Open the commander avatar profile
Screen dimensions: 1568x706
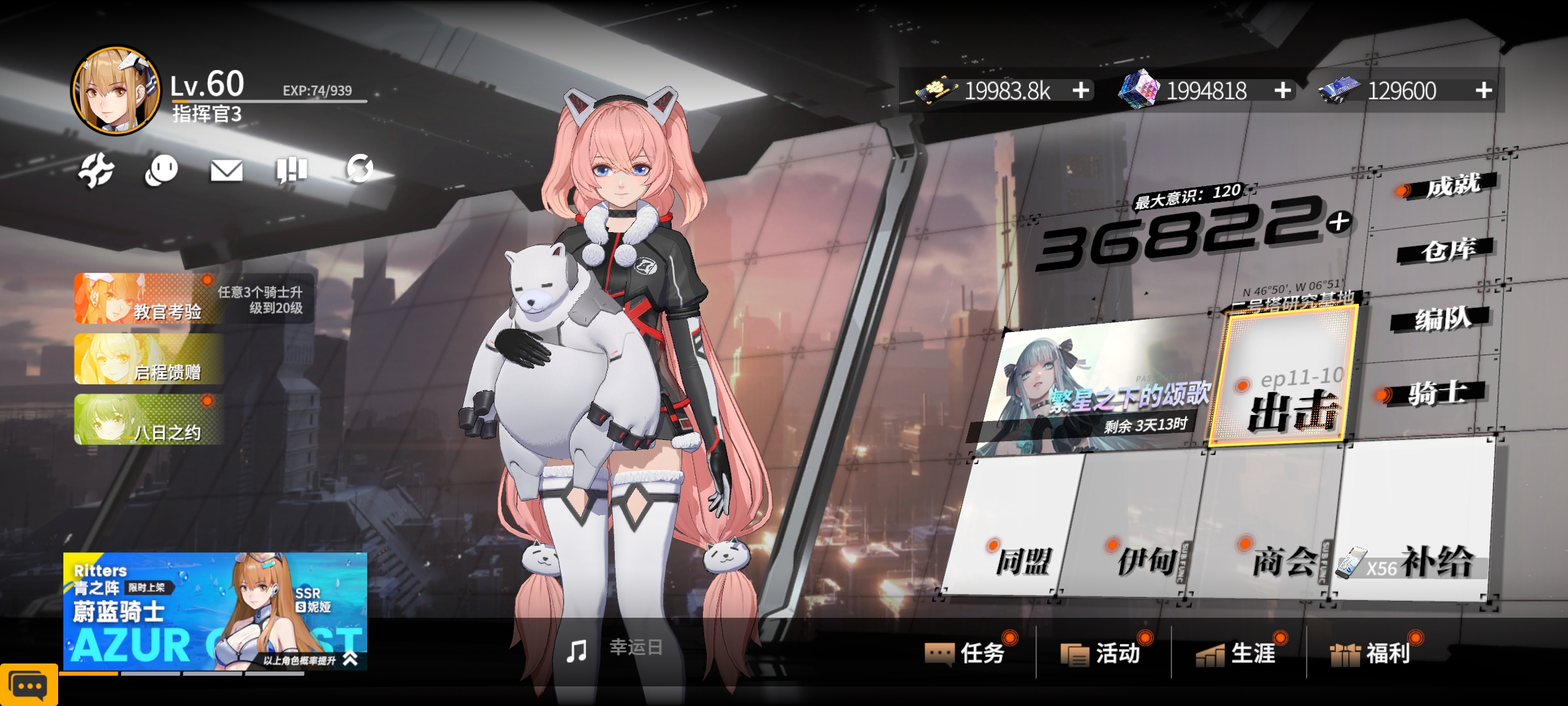click(116, 90)
